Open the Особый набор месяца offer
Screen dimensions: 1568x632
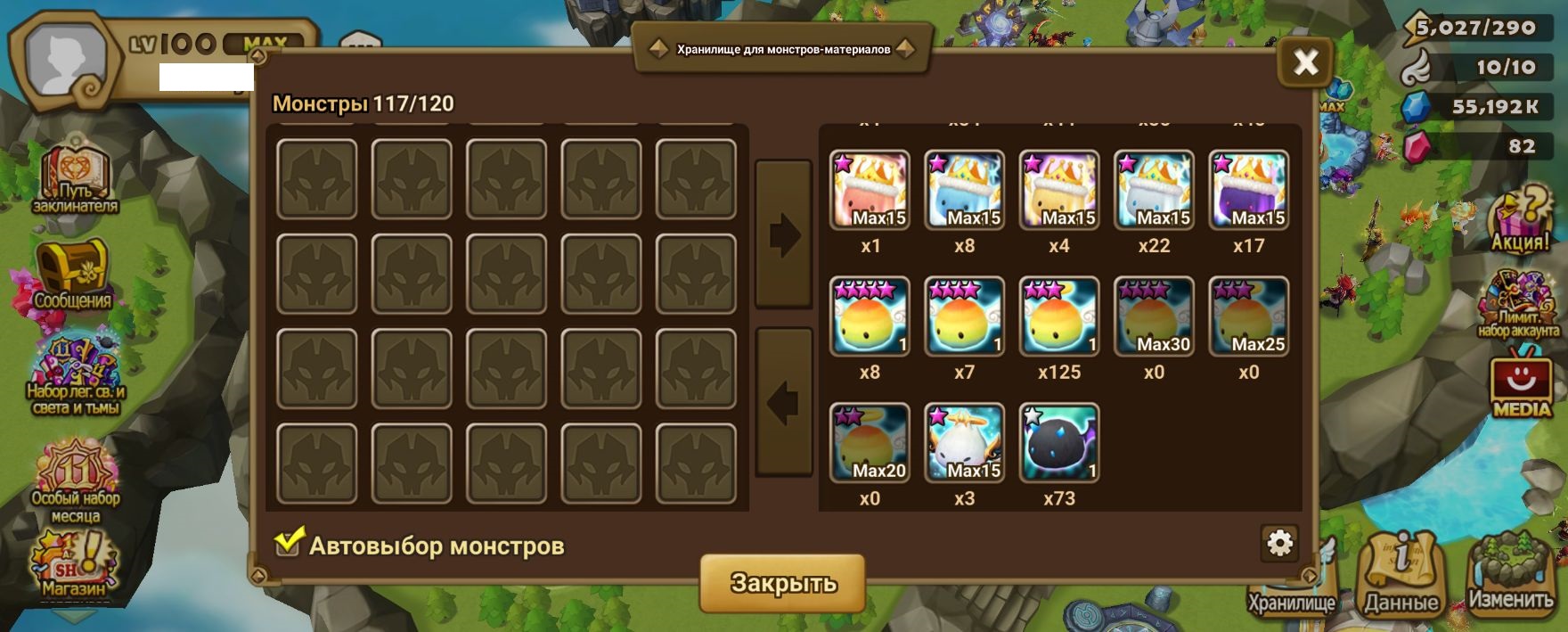(76, 481)
